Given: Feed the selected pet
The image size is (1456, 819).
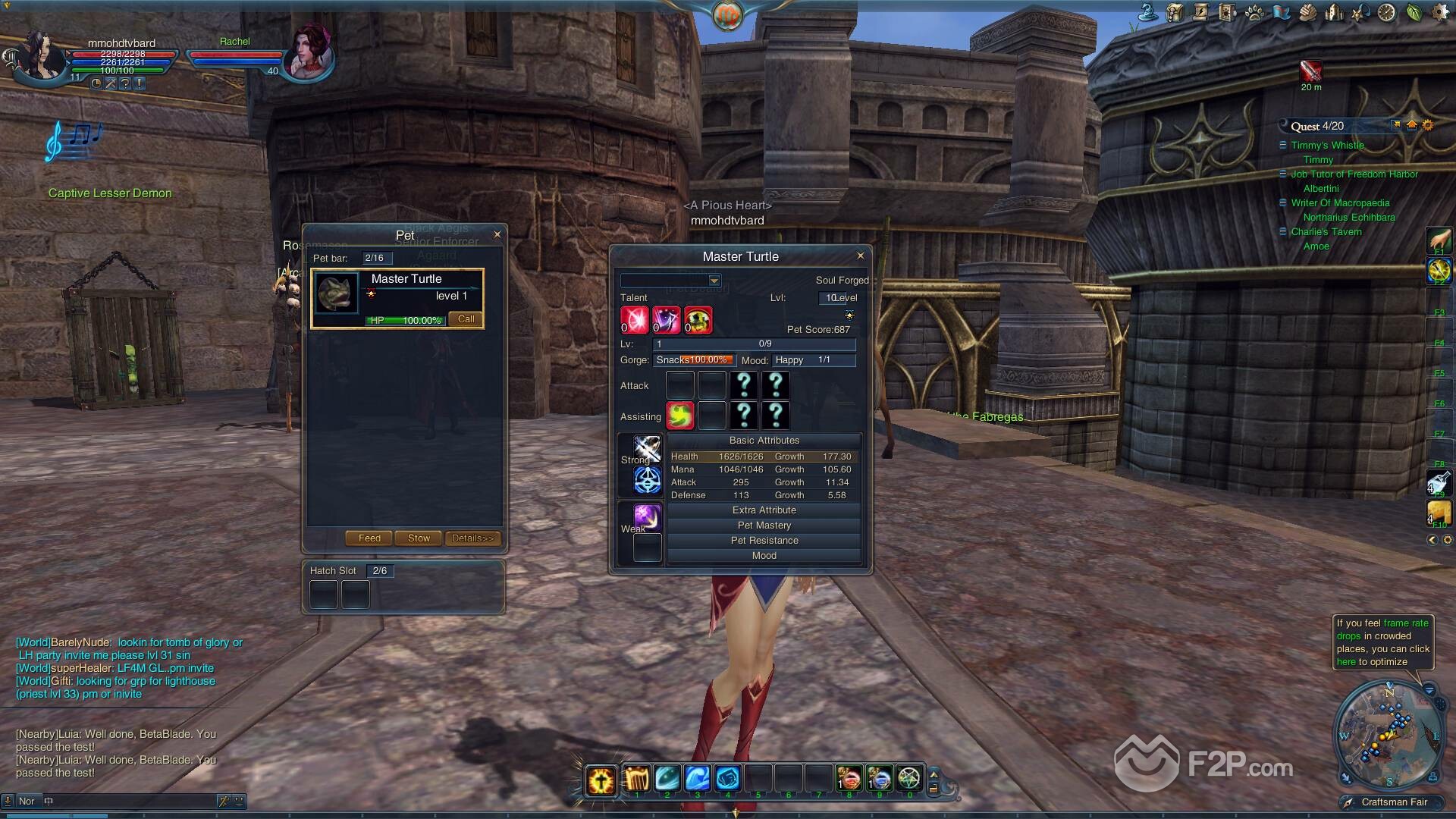Looking at the screenshot, I should pyautogui.click(x=369, y=538).
